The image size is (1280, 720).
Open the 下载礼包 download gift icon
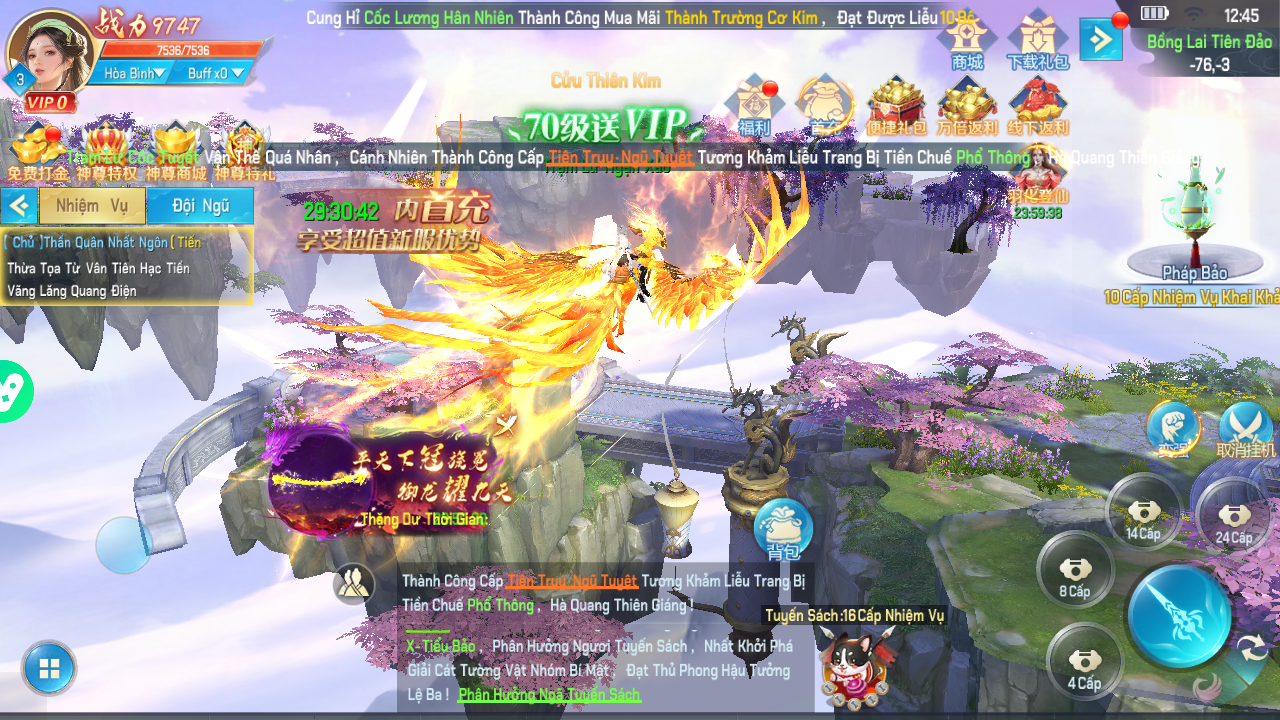click(x=1037, y=42)
